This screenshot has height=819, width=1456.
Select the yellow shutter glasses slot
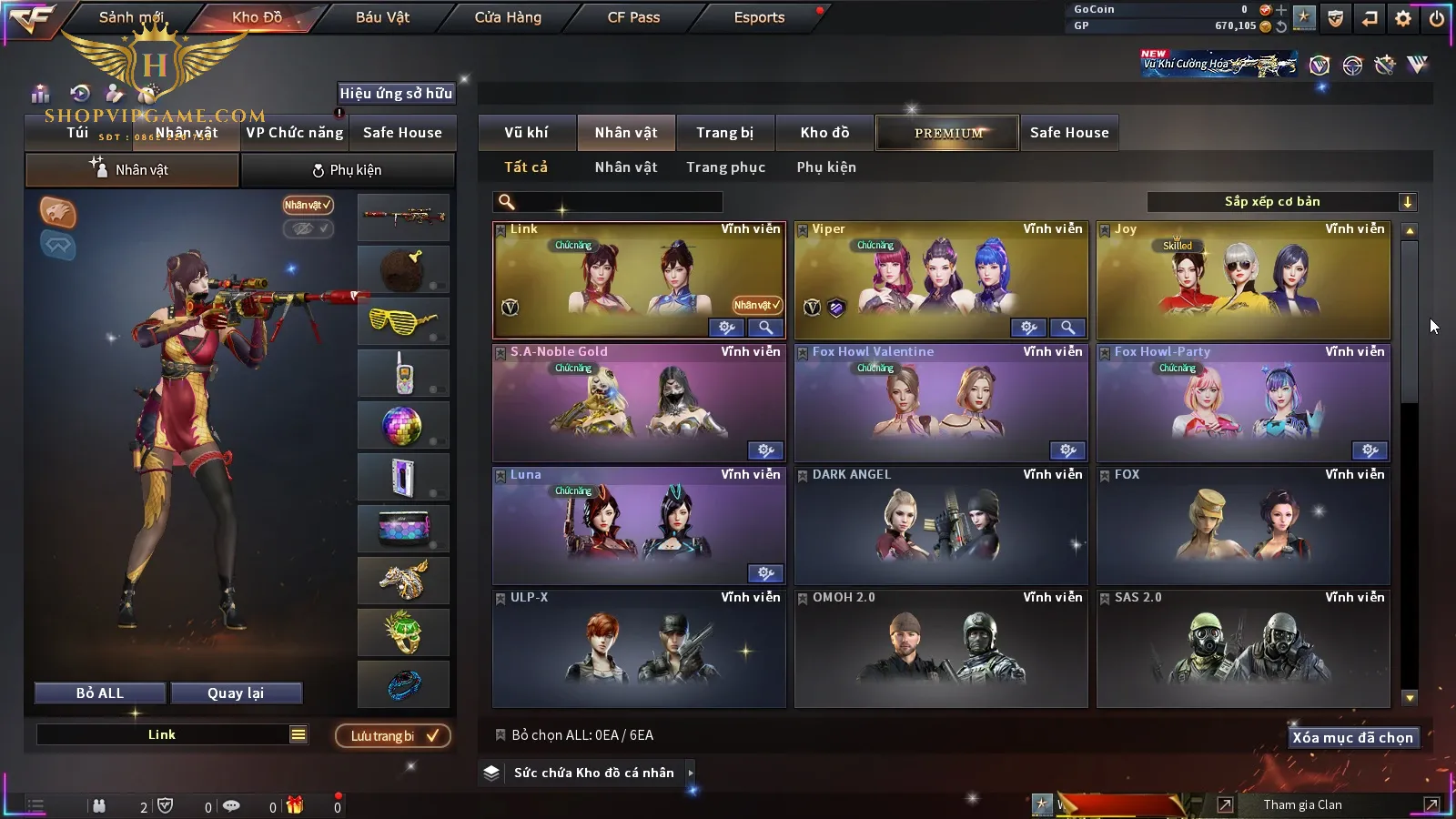[403, 321]
